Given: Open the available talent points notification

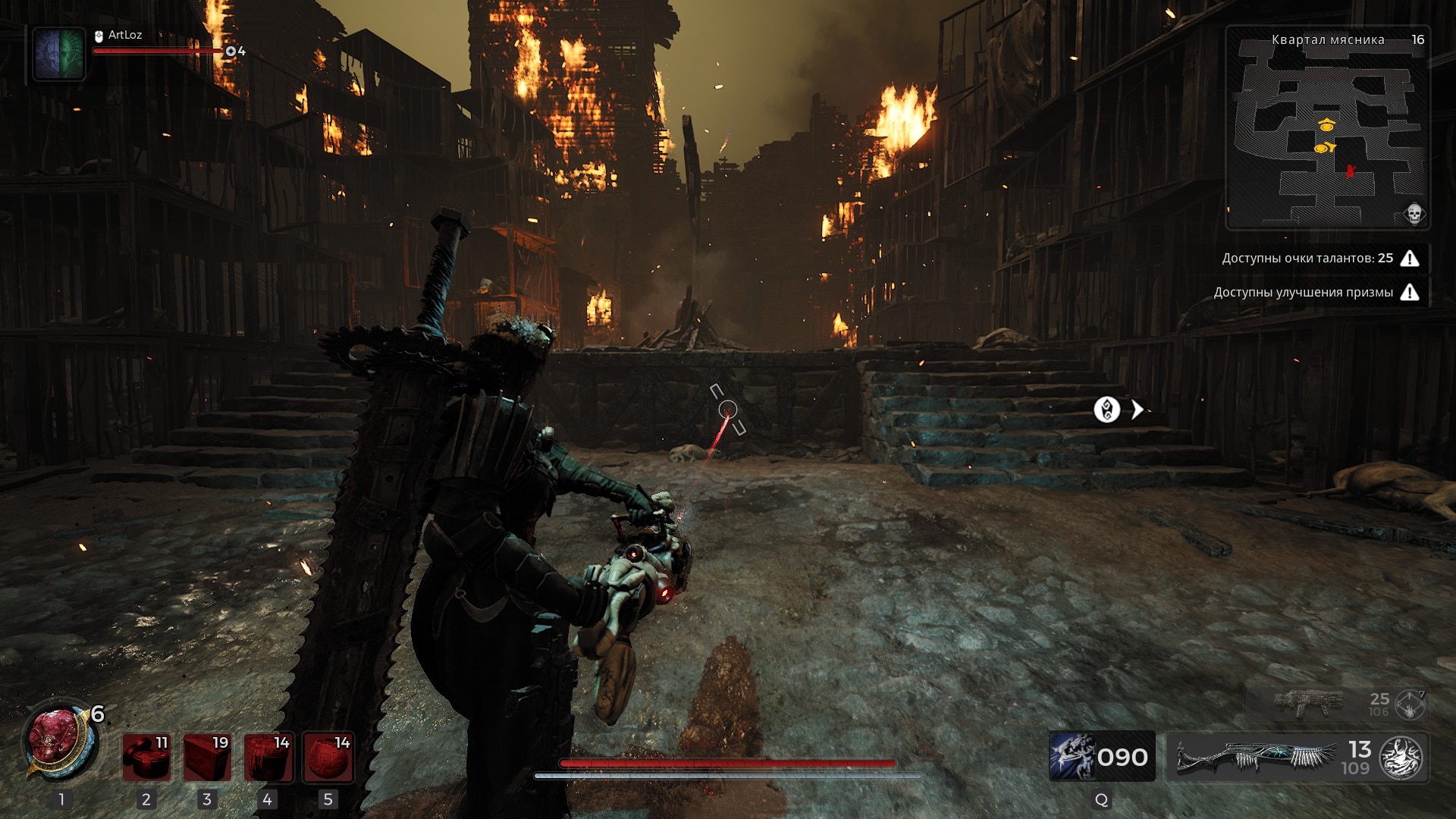Looking at the screenshot, I should (x=1319, y=259).
